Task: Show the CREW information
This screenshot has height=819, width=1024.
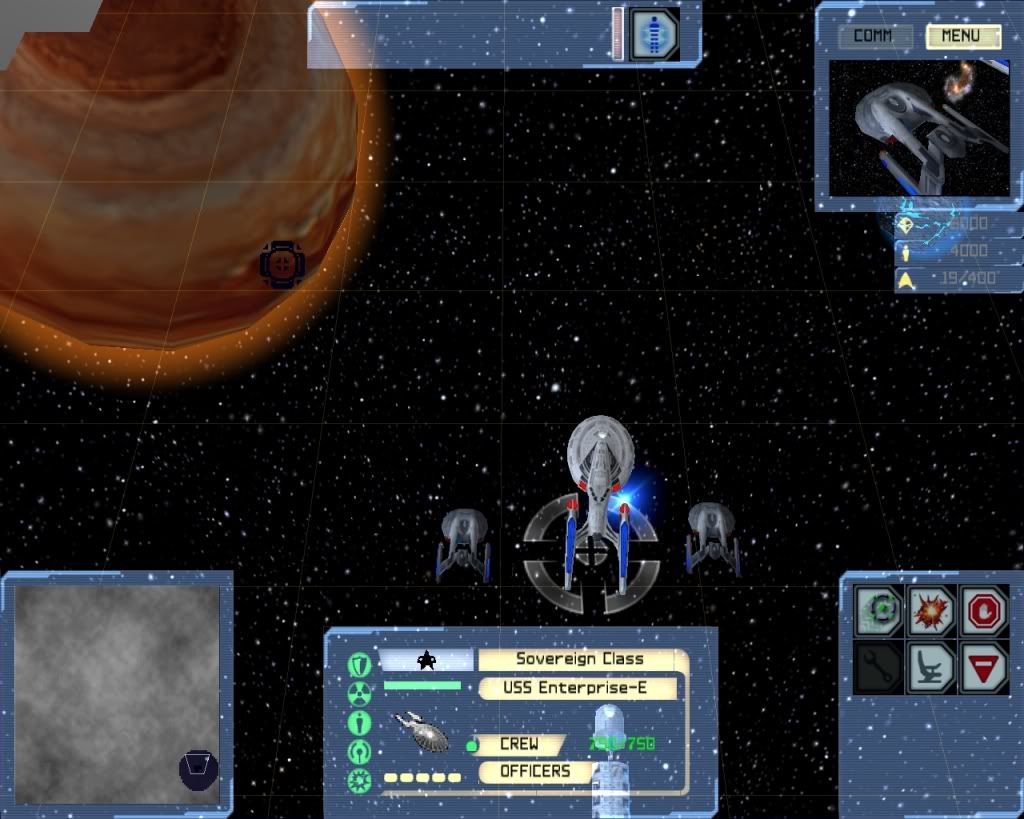Action: [x=518, y=745]
